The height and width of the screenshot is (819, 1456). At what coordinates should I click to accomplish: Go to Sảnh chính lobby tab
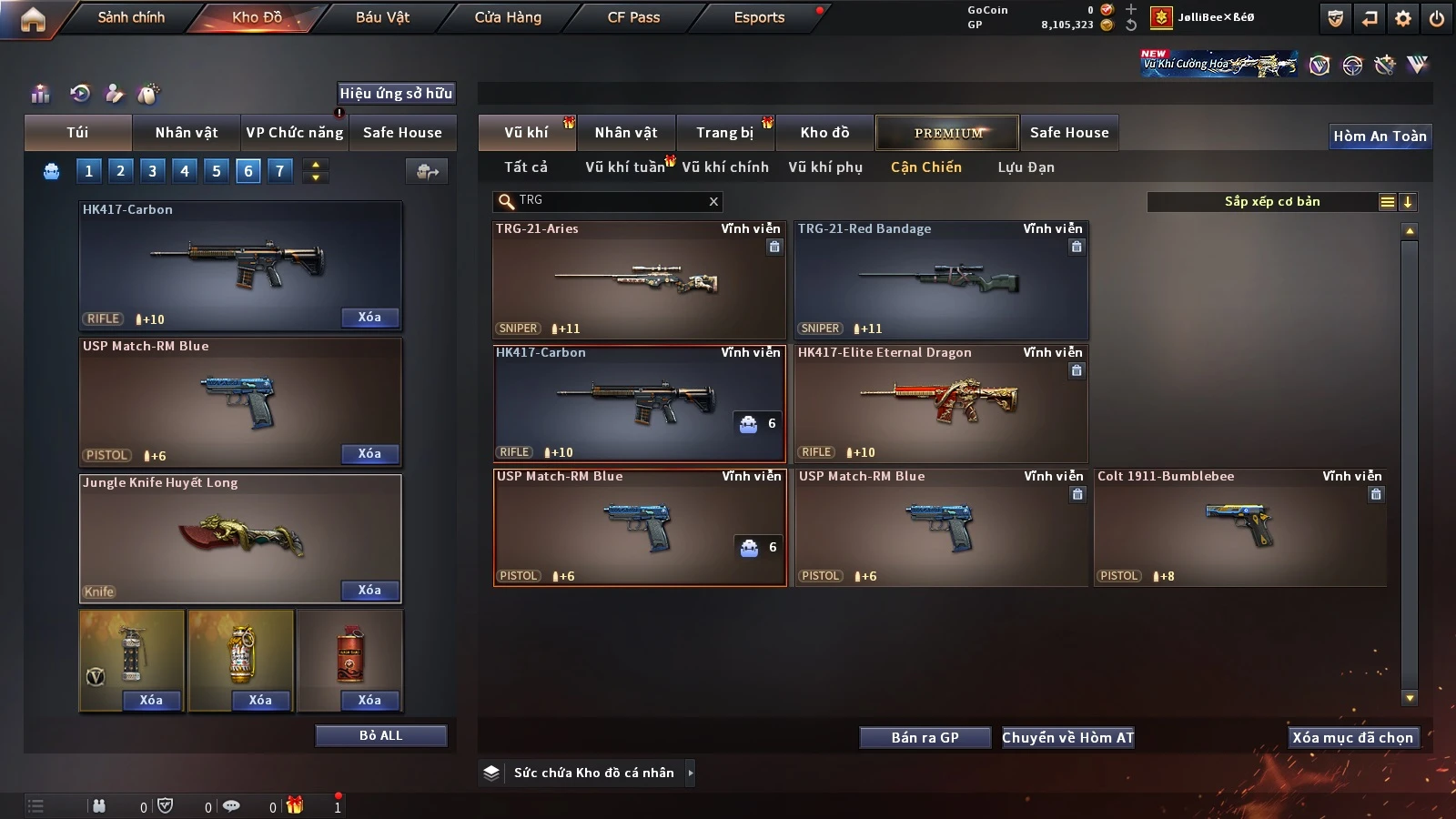pos(131,17)
